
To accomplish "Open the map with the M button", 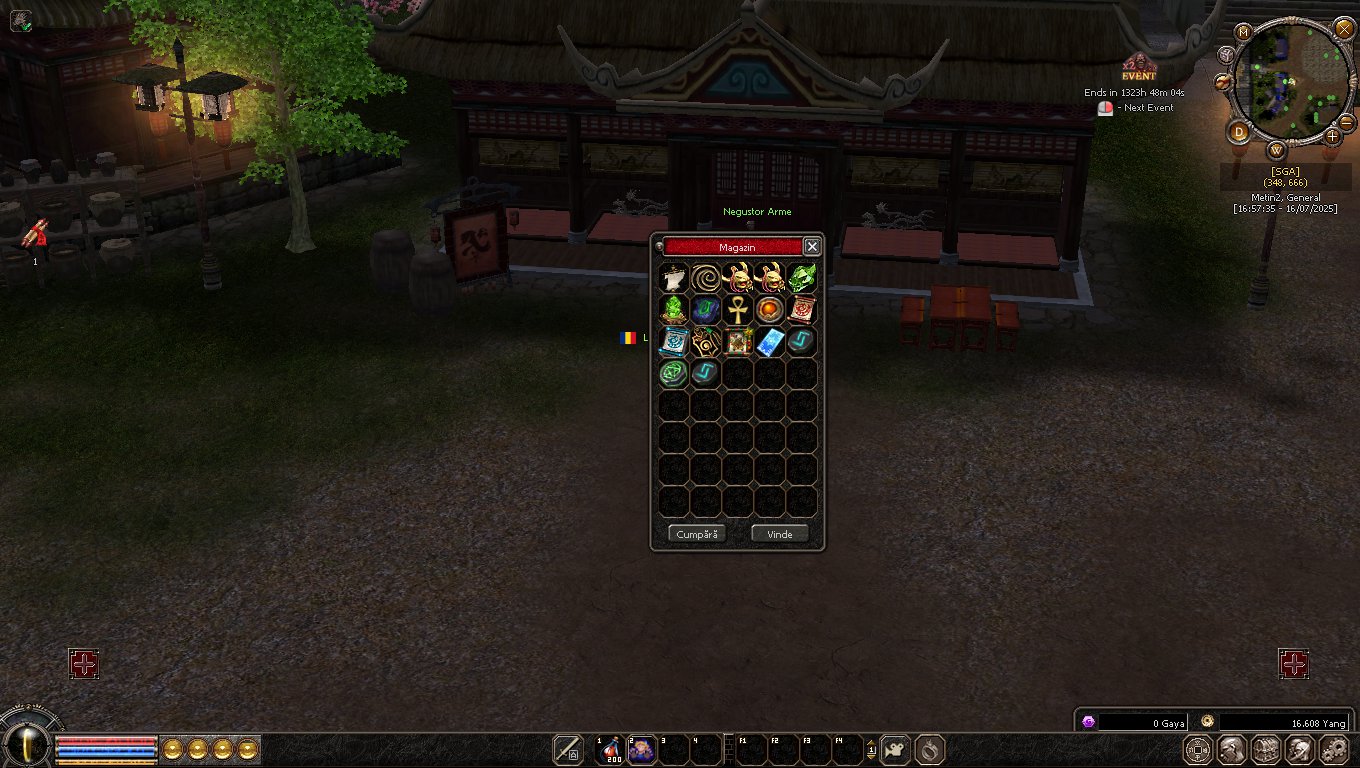I will 1244,32.
